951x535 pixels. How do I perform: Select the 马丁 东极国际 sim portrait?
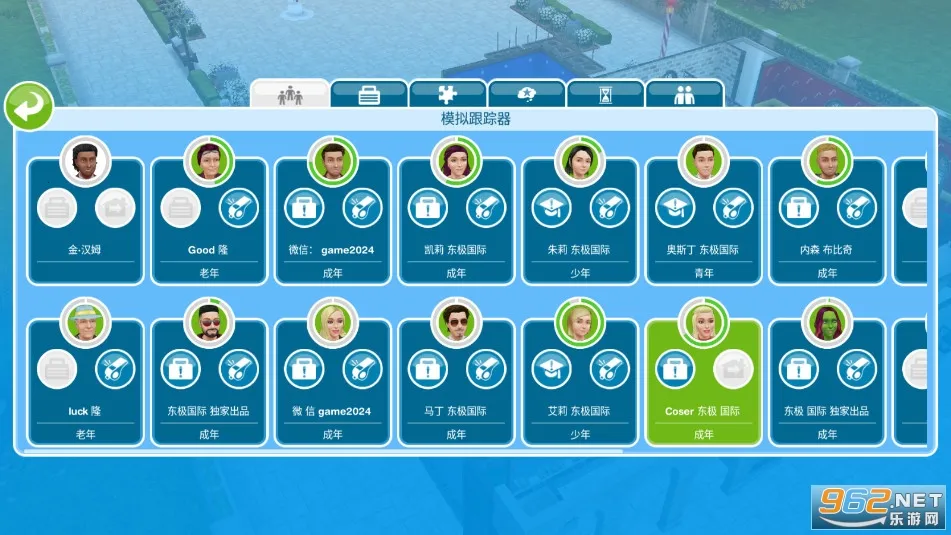pos(456,321)
